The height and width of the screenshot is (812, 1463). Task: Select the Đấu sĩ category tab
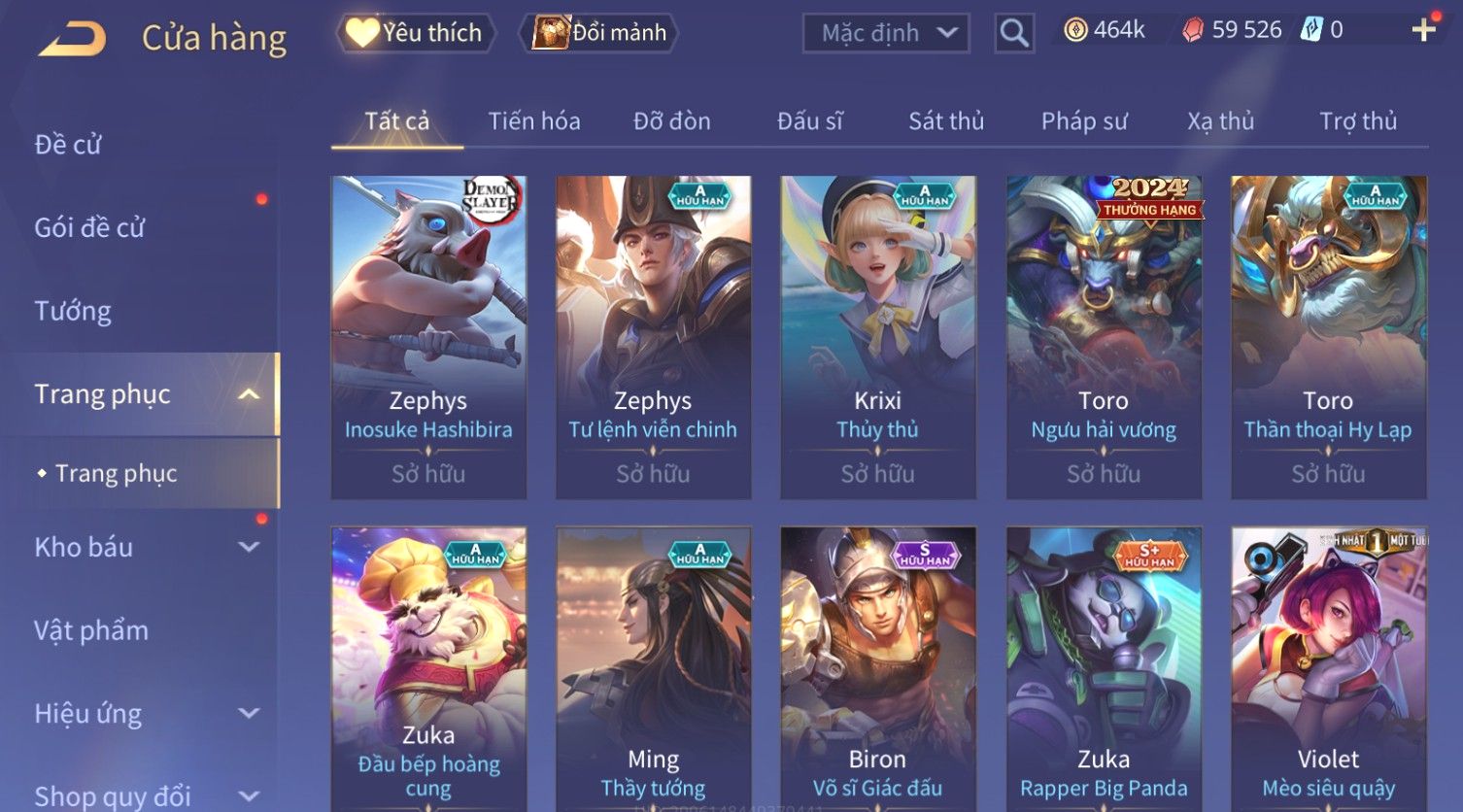click(x=810, y=121)
